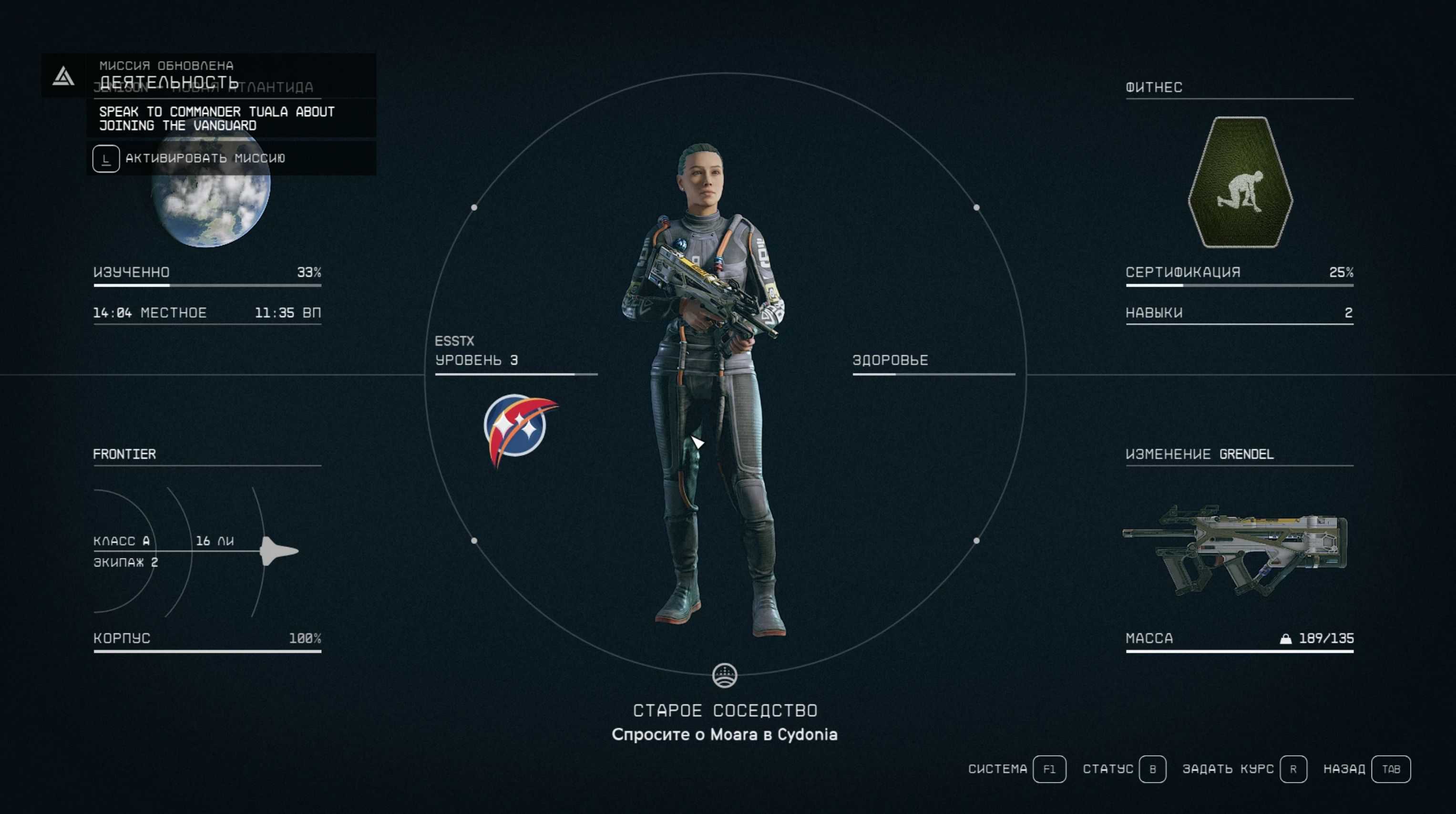Select the Корпус ship hull row

click(x=207, y=639)
